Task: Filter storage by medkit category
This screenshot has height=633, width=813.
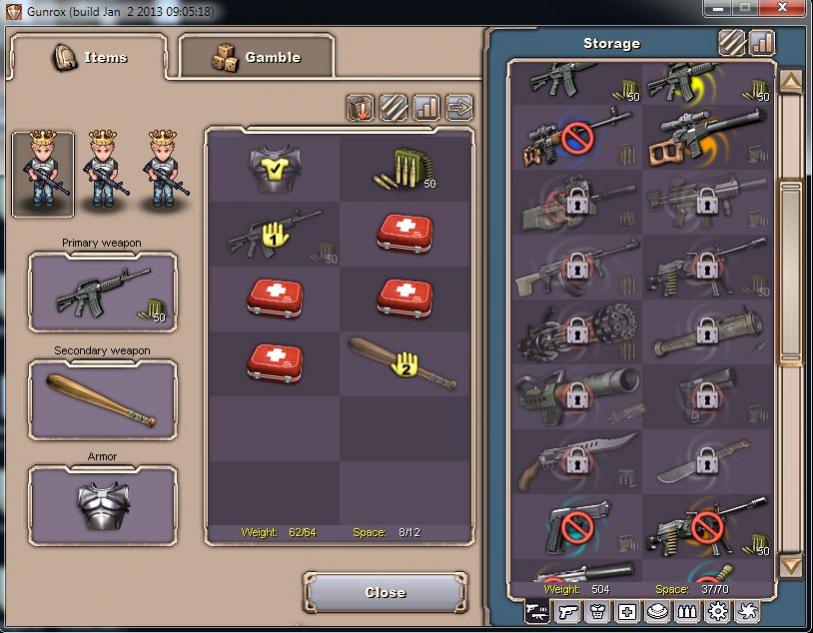Action: click(627, 612)
